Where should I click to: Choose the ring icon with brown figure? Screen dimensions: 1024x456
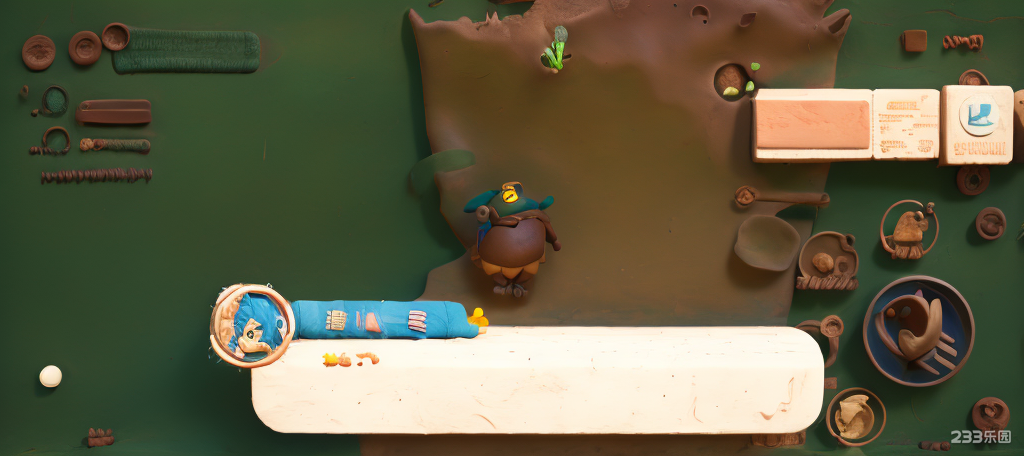(x=909, y=229)
